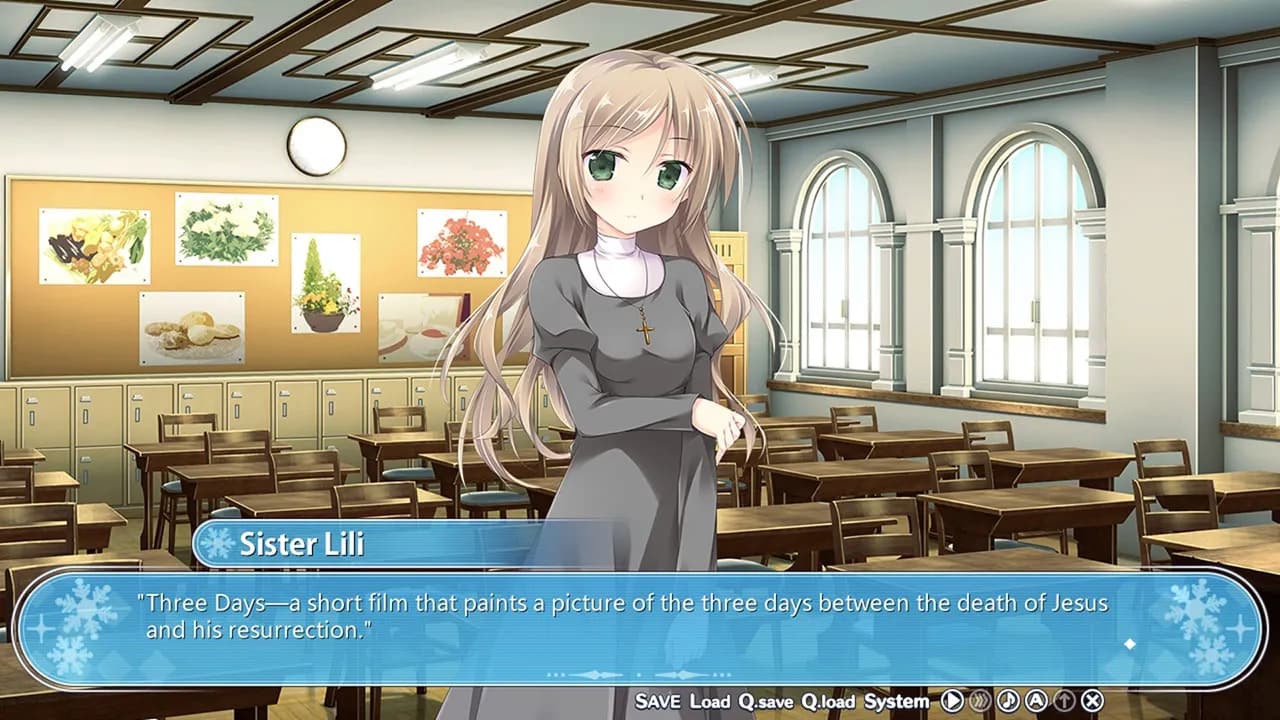Open the backlog with the up-arrow icon
This screenshot has width=1280, height=720.
tap(1064, 700)
